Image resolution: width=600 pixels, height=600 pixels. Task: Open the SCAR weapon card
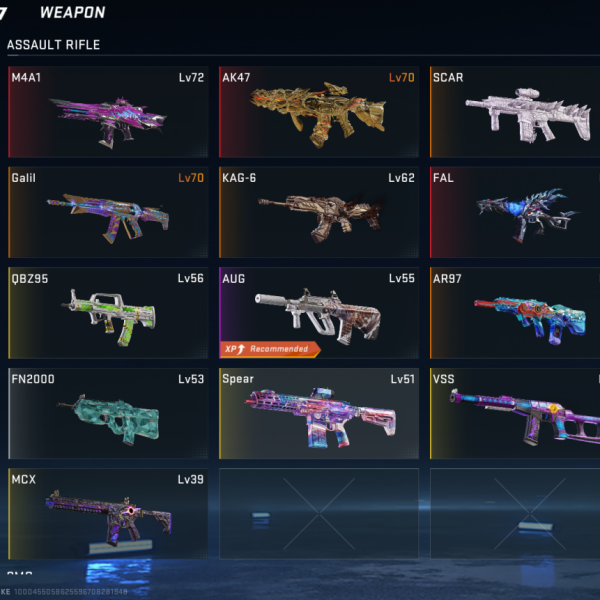515,112
